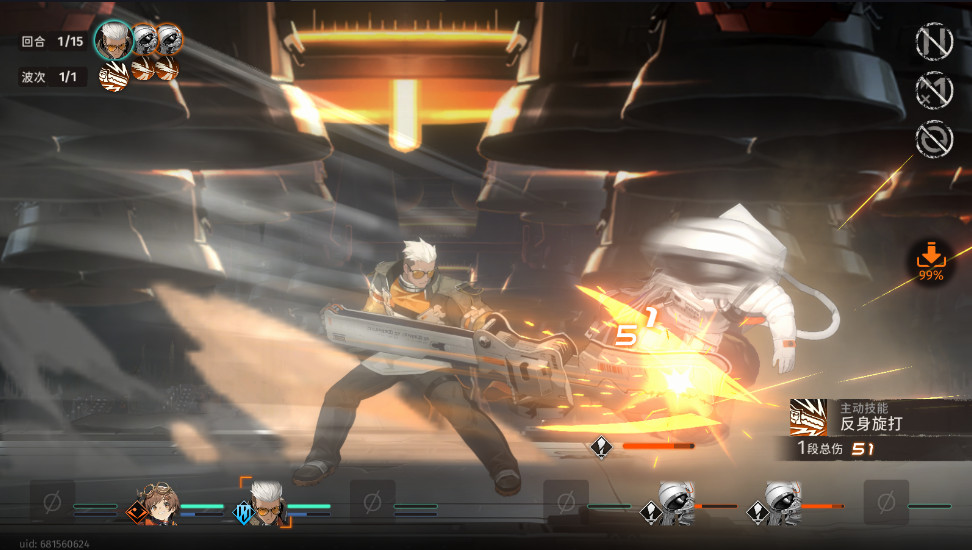Toggle the auto-battle cycle arrows button

click(x=934, y=139)
